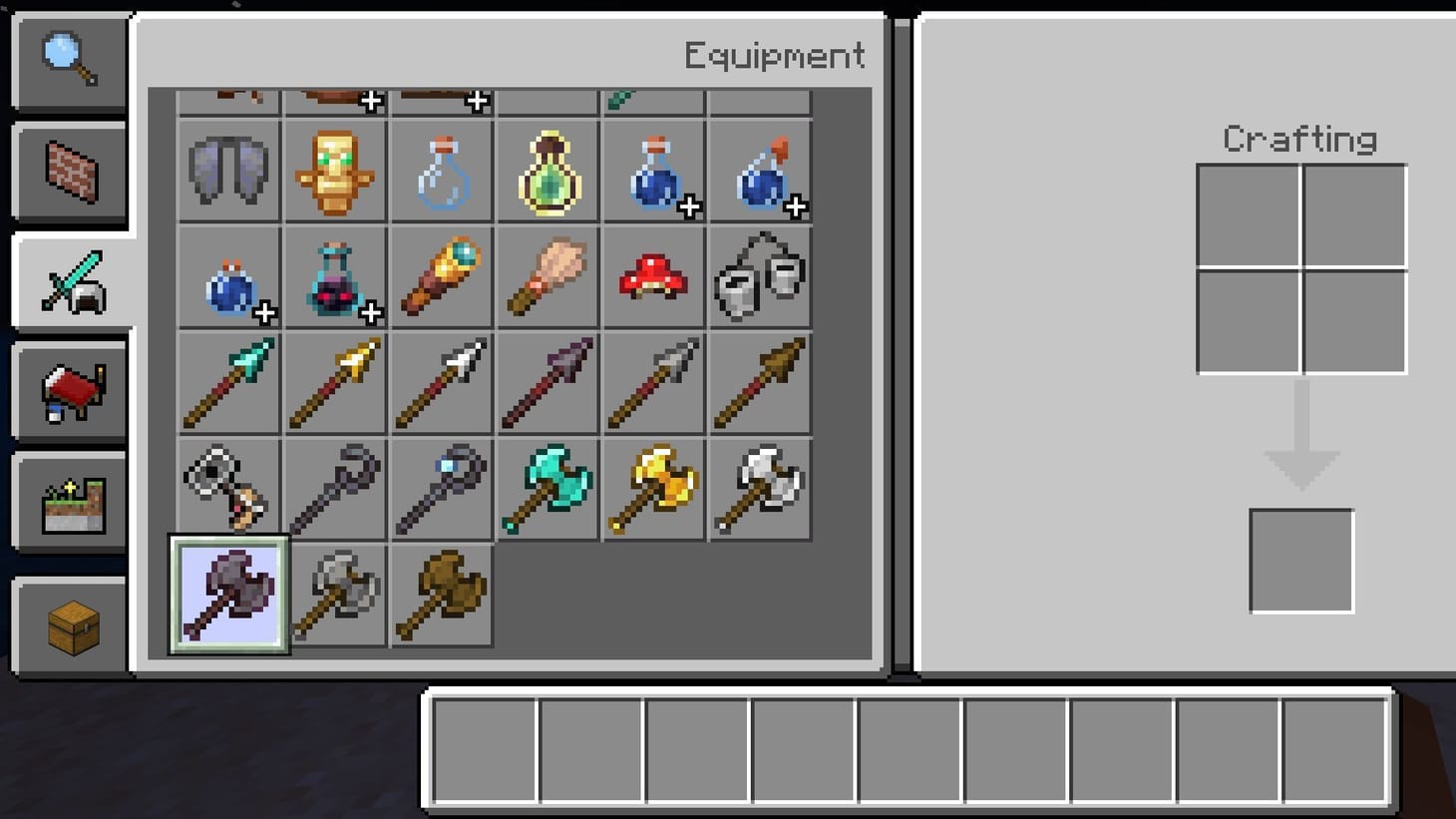The width and height of the screenshot is (1456, 819).
Task: Open the tab with the red bed icon
Action: (68, 391)
